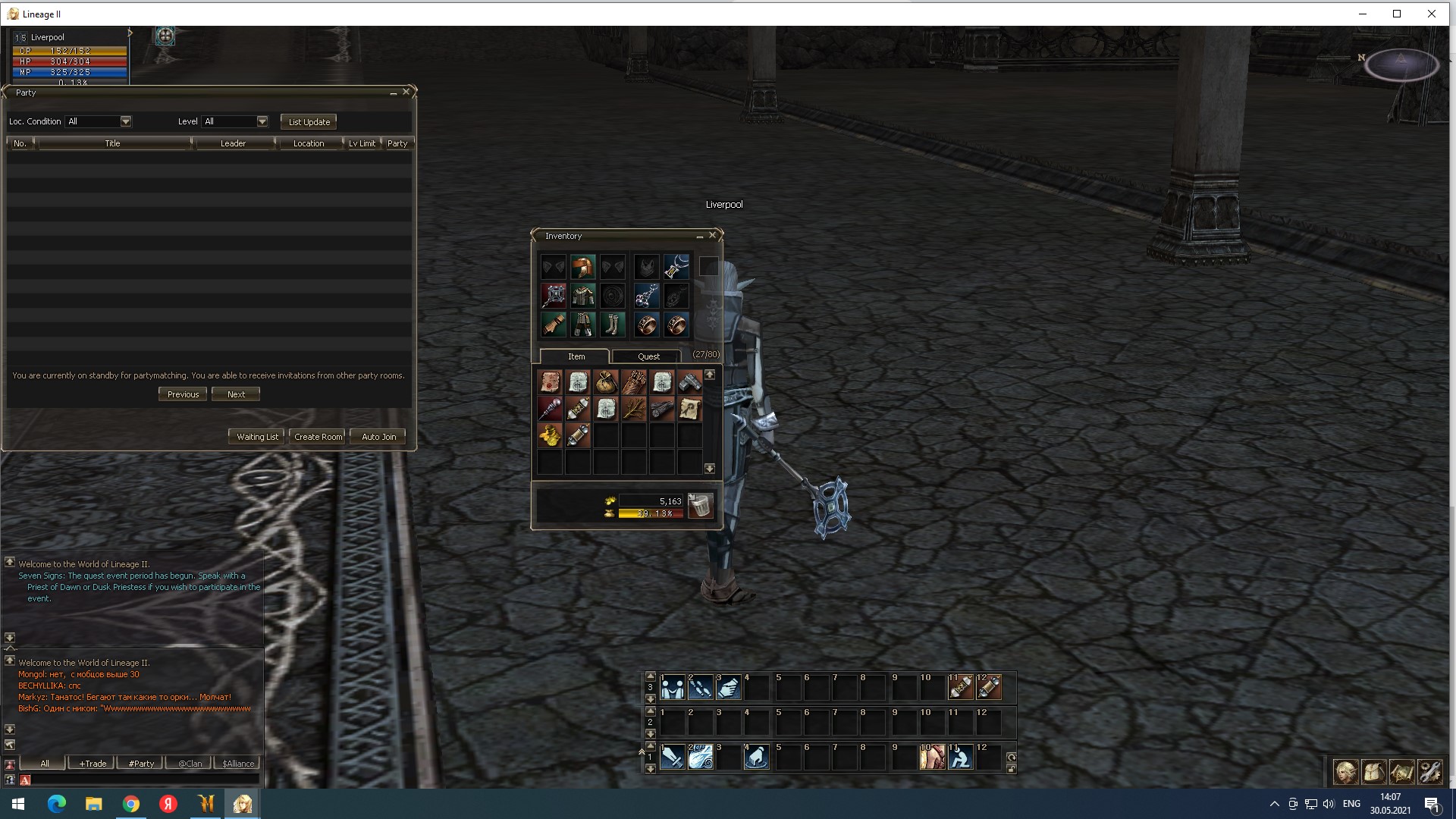Create a party room
The height and width of the screenshot is (819, 1456).
point(318,437)
